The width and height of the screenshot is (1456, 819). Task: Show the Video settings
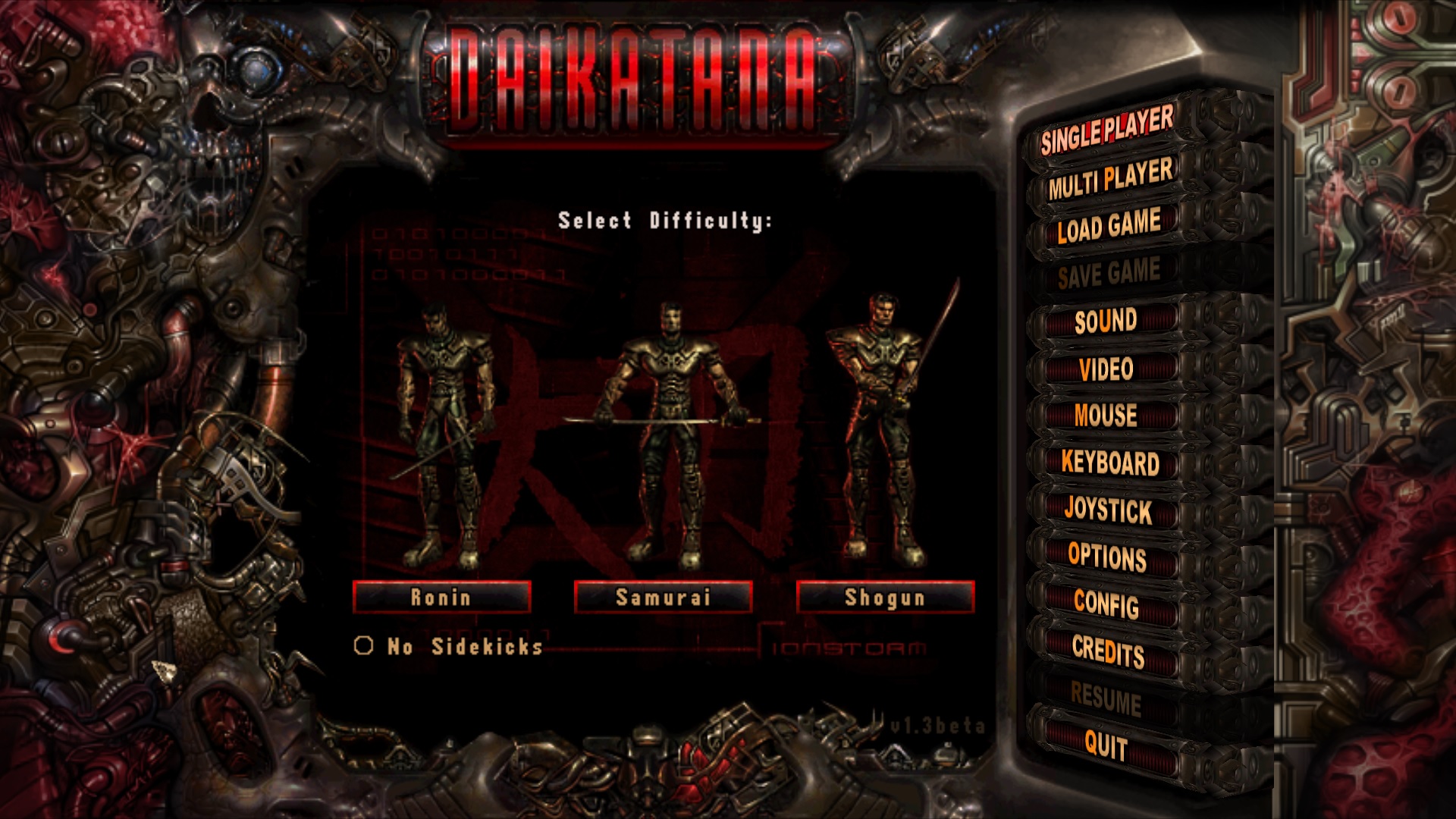(1106, 369)
